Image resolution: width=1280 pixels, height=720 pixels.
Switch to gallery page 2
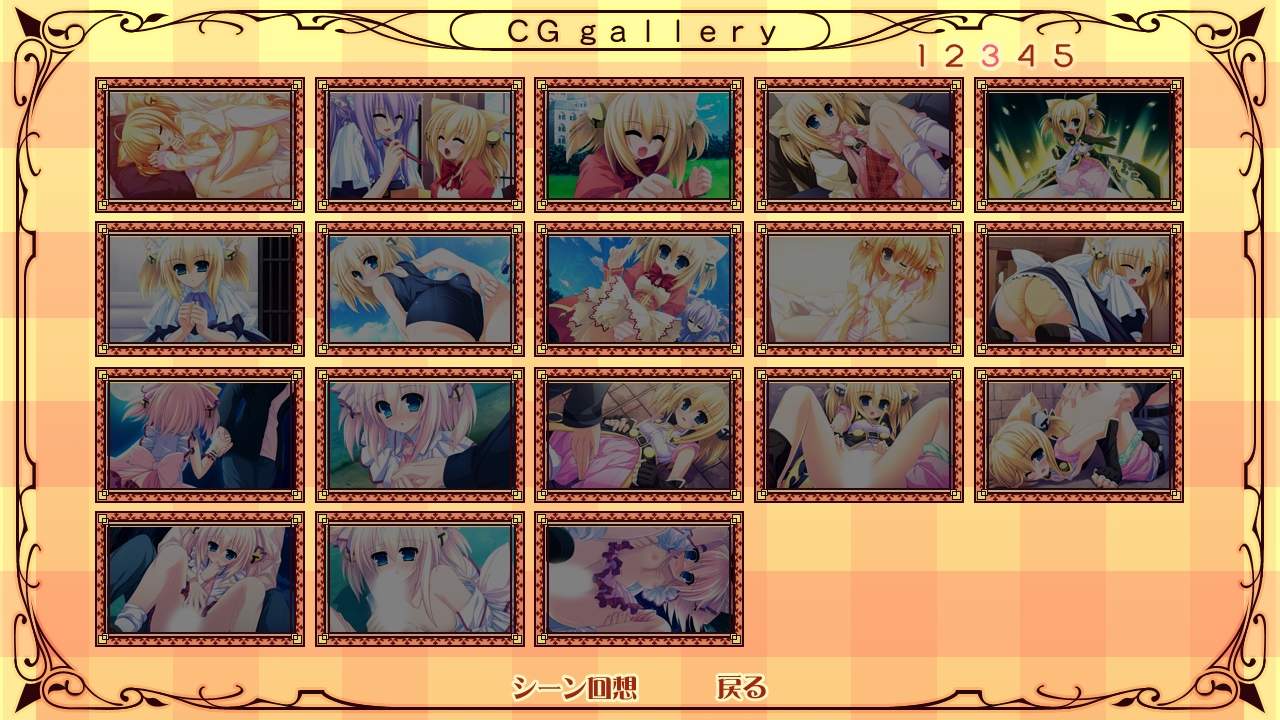(x=953, y=56)
